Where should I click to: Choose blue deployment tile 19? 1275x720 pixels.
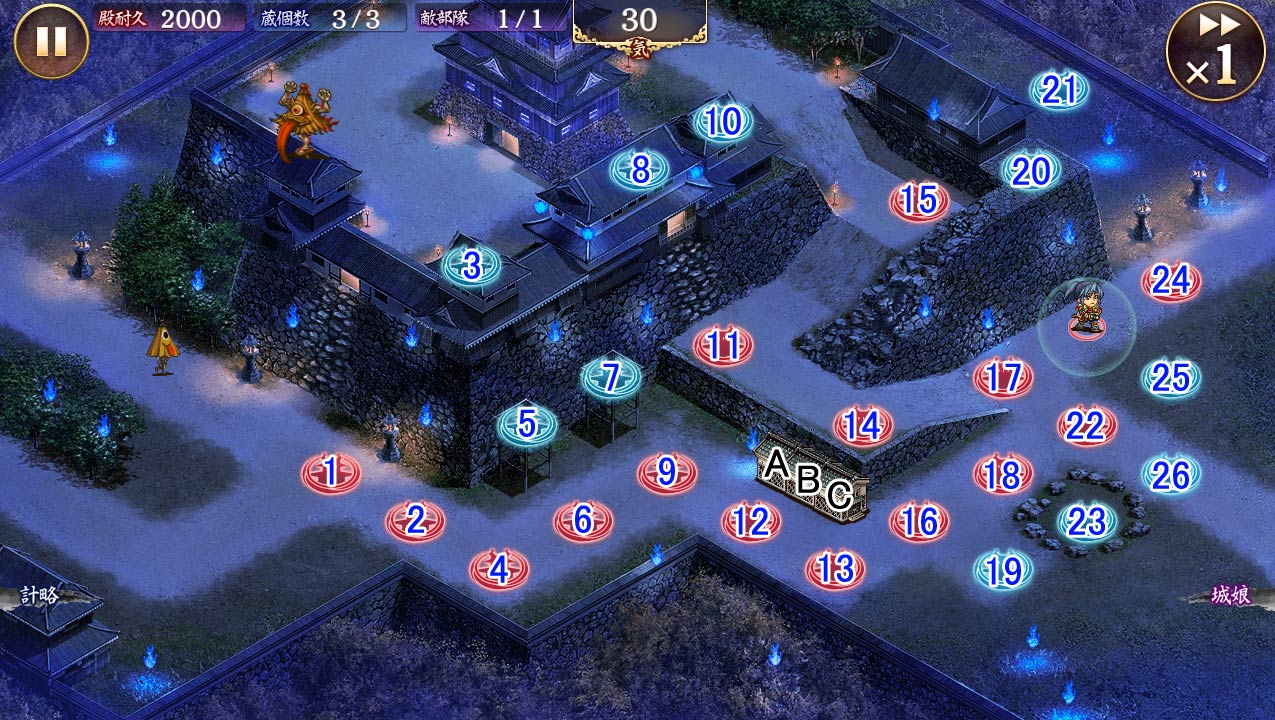(x=1003, y=570)
